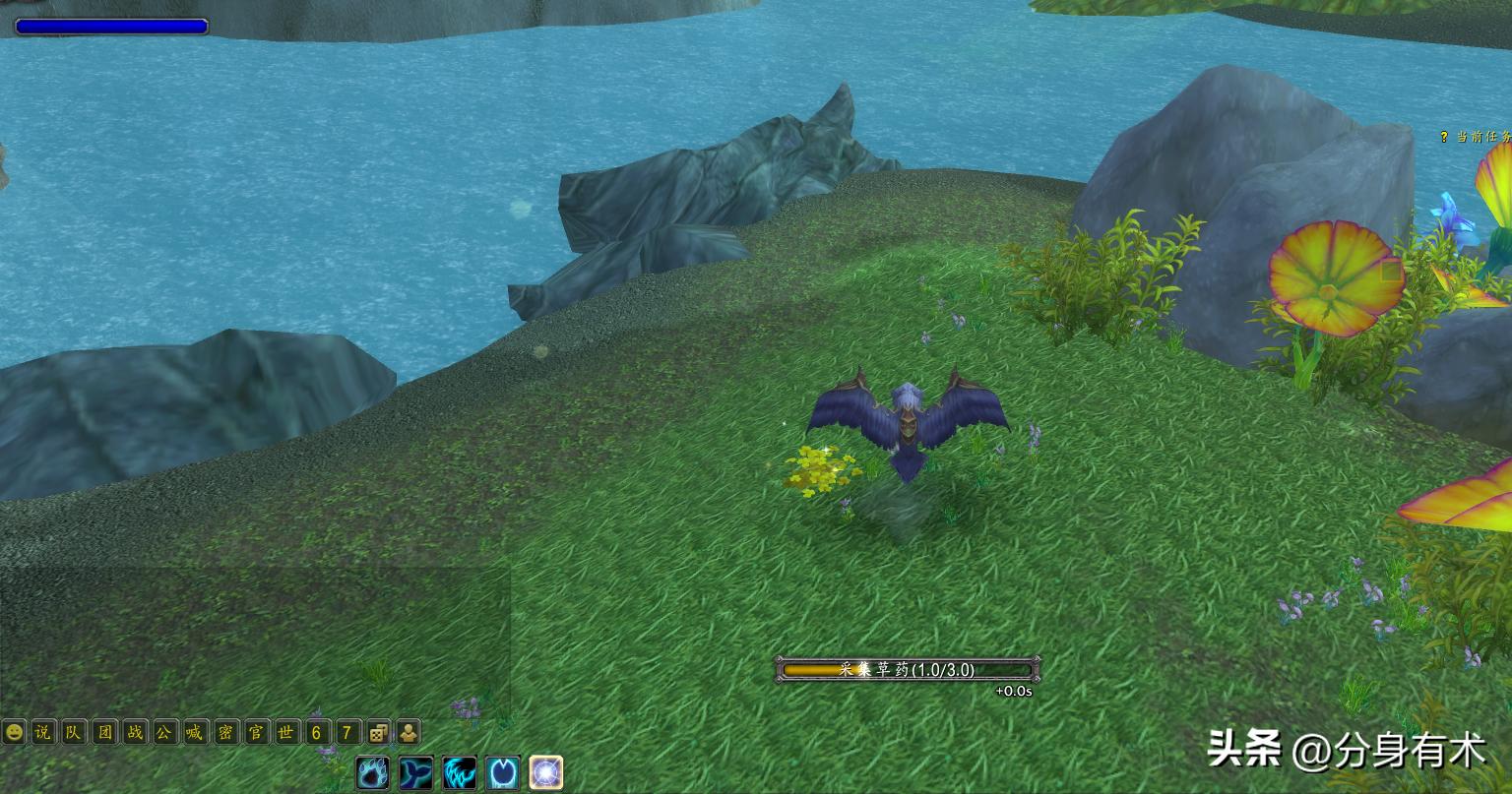The image size is (1512, 794).
Task: Select the 战 (battleground) chat channel
Action: (135, 733)
